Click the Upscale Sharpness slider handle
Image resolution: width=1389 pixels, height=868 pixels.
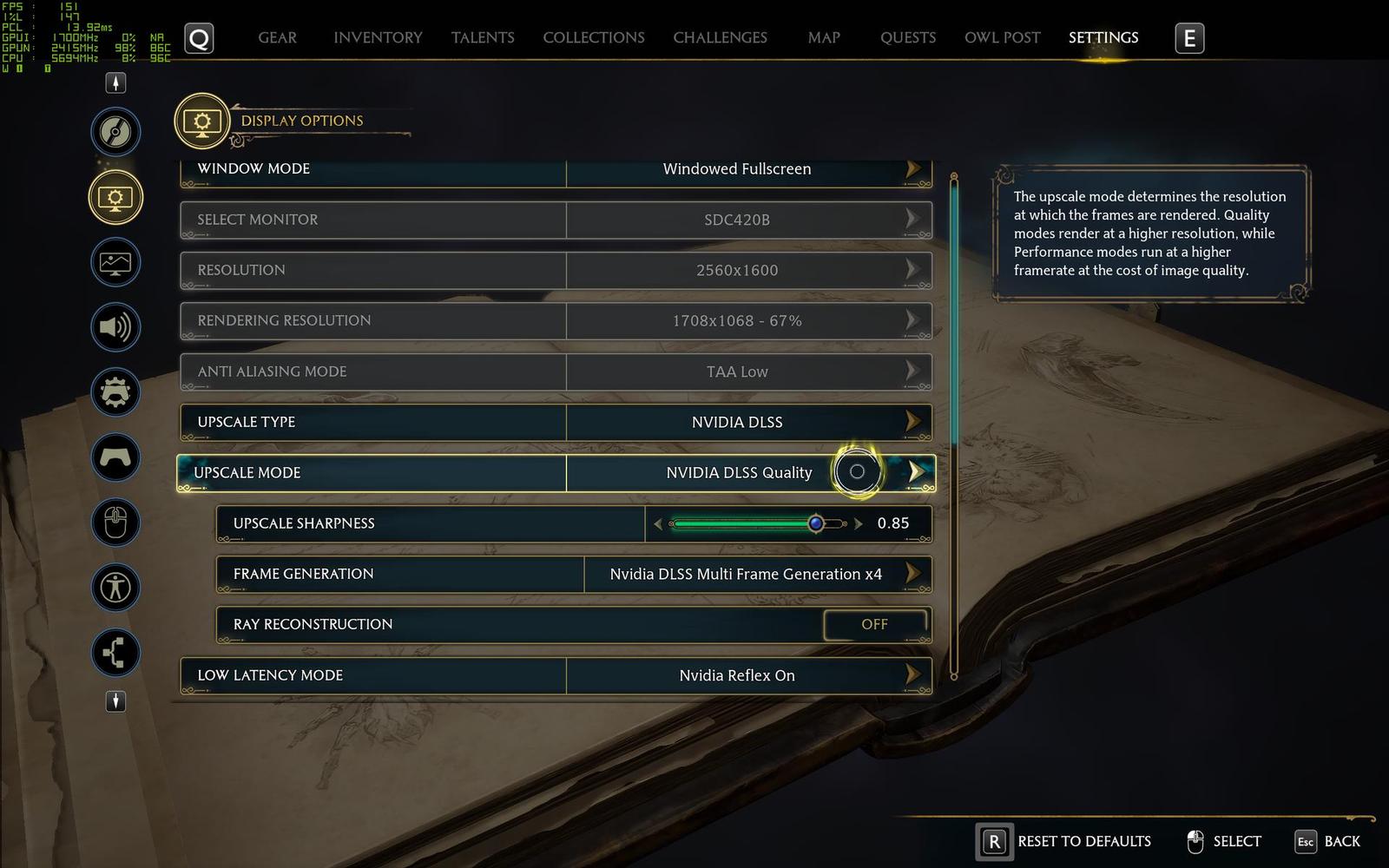pos(815,523)
